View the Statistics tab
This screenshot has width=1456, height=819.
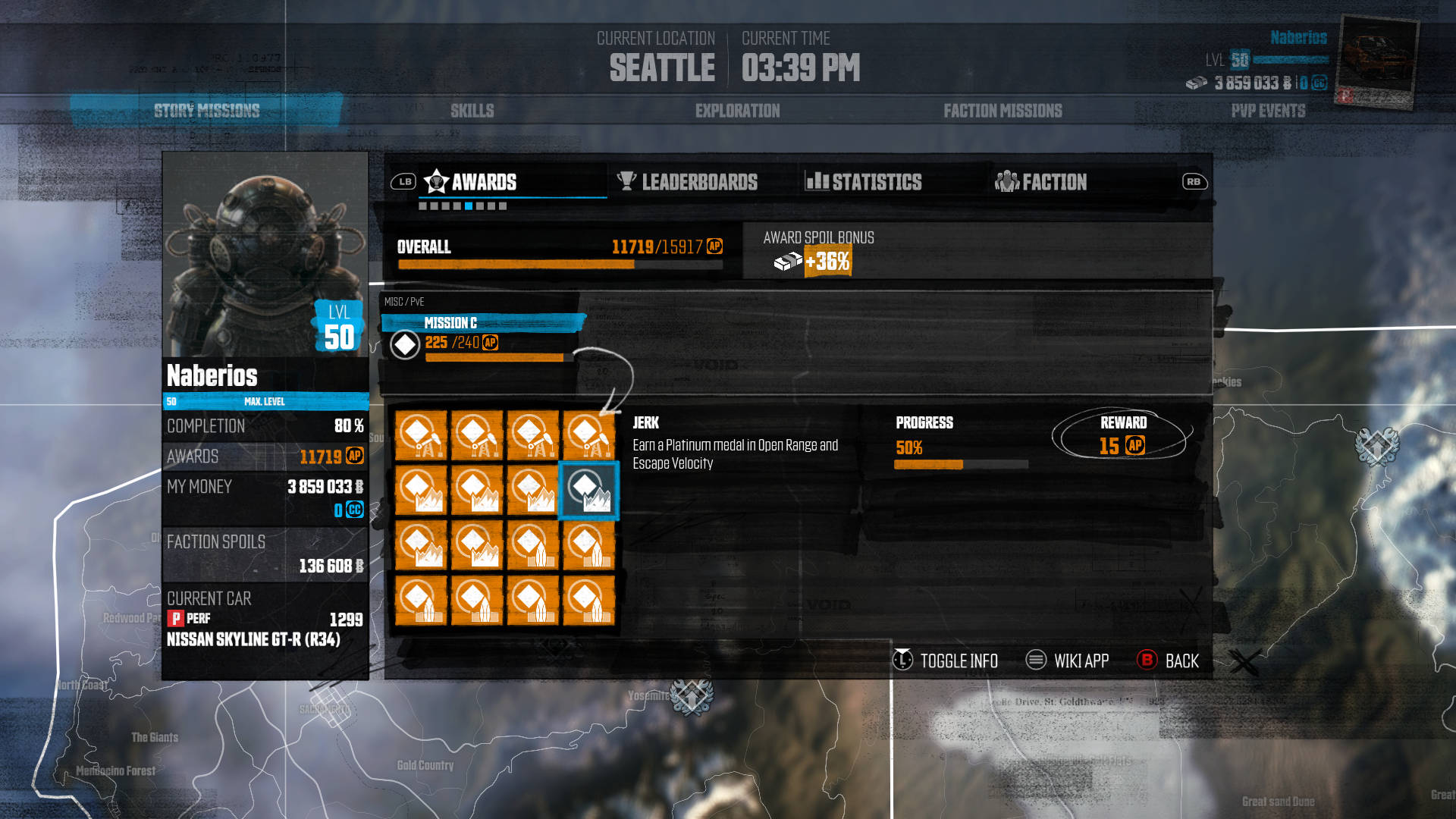point(864,182)
